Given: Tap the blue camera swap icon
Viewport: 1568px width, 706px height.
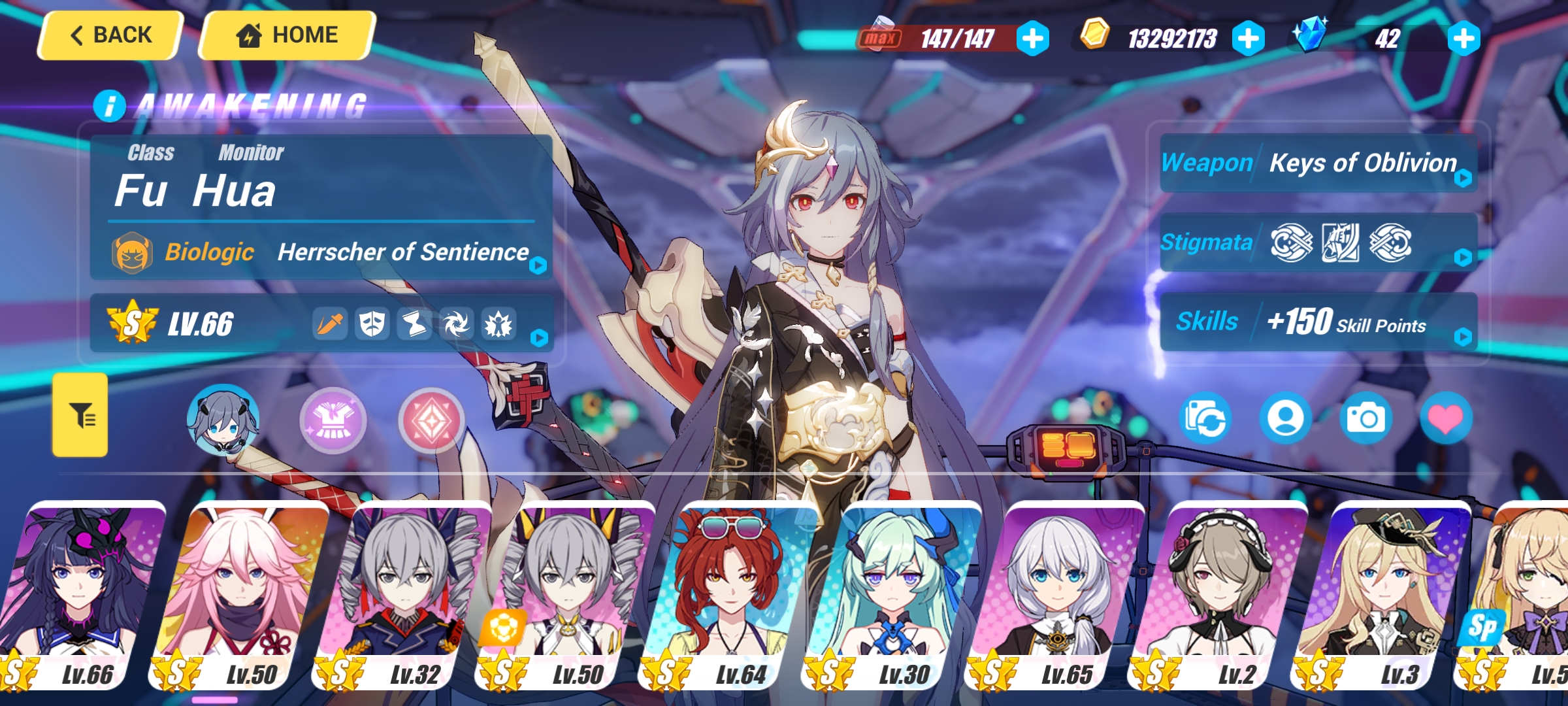Looking at the screenshot, I should pyautogui.click(x=1206, y=419).
